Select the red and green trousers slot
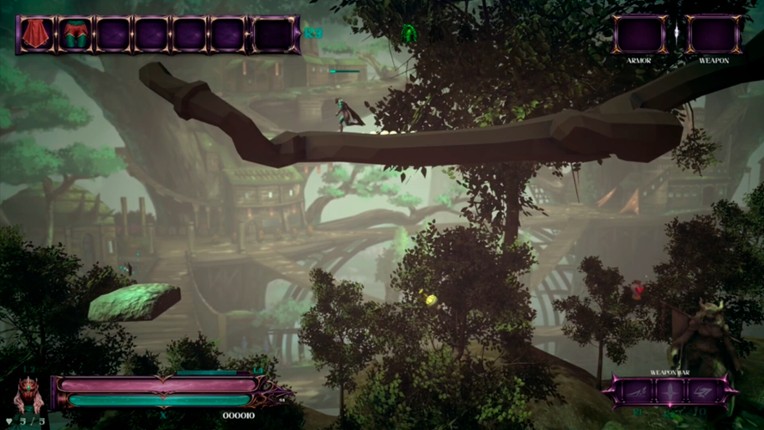764x430 pixels. (x=75, y=34)
